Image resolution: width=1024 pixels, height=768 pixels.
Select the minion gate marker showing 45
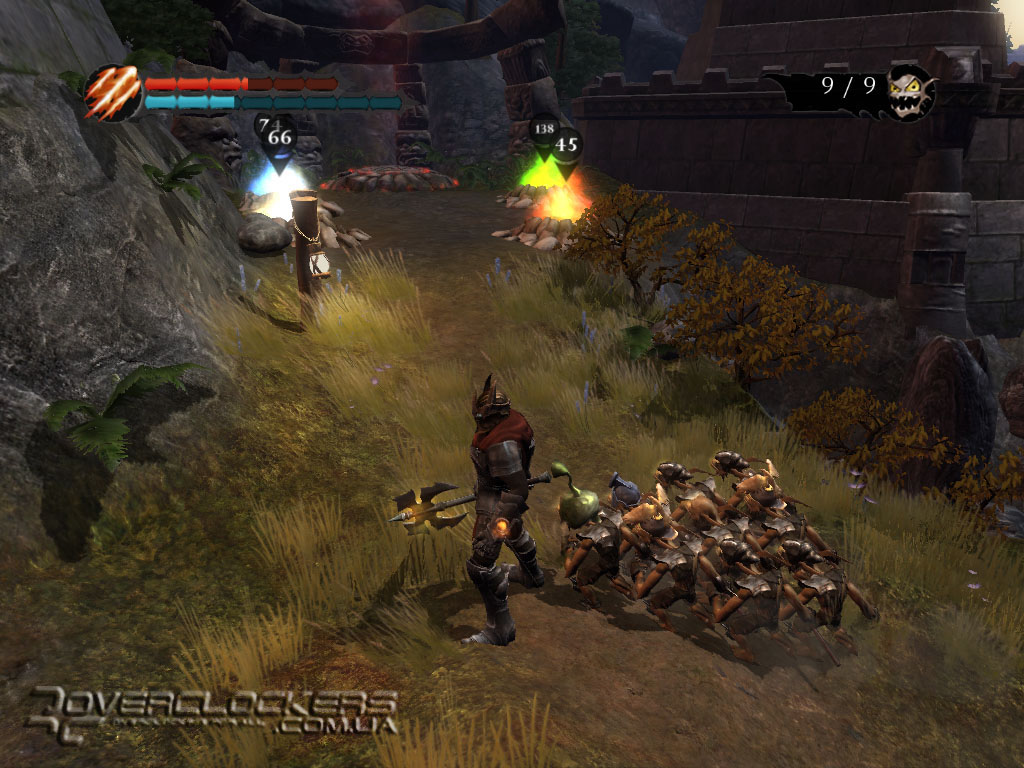566,146
